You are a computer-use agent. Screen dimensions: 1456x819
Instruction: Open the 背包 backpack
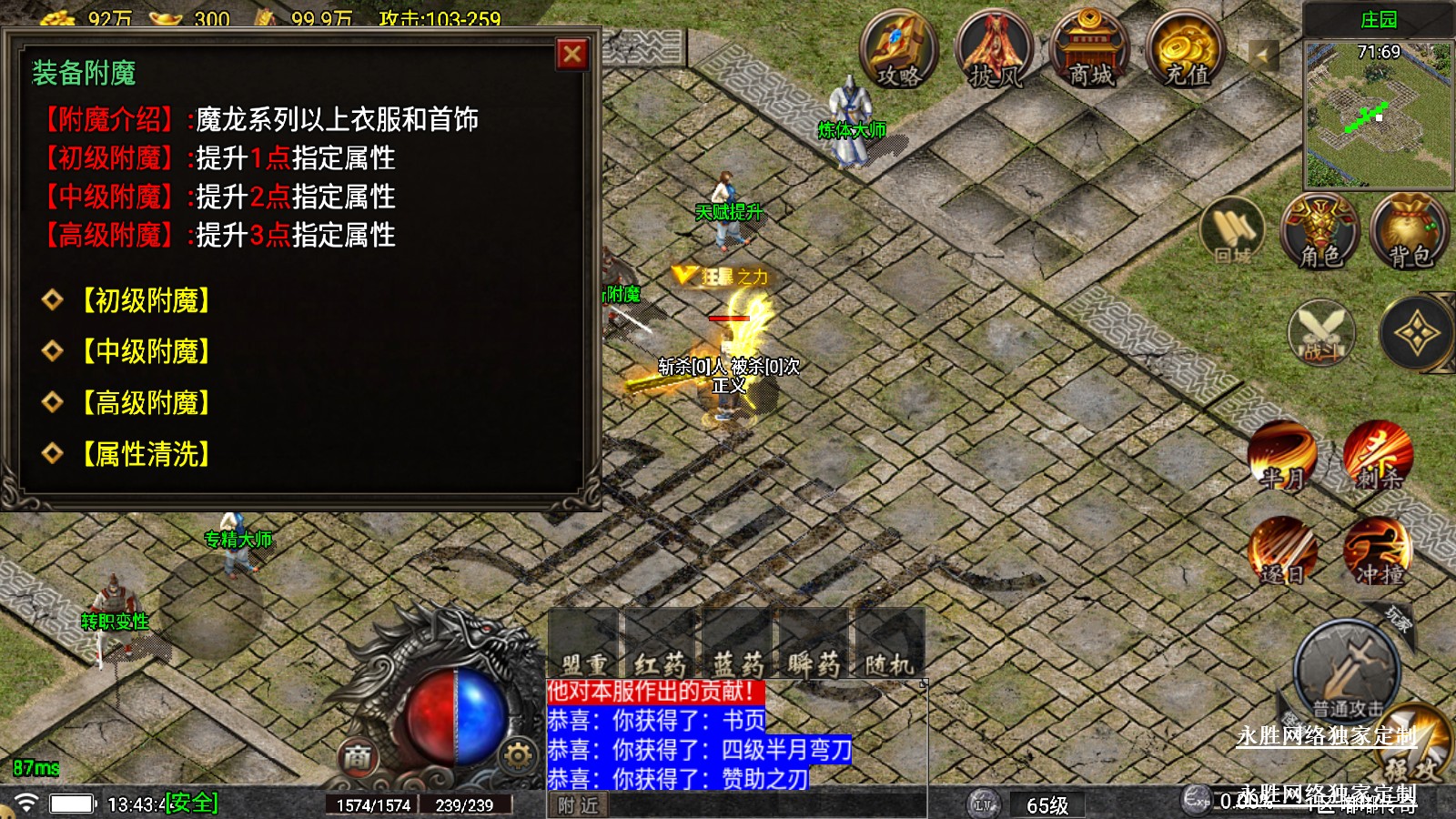pos(1409,232)
